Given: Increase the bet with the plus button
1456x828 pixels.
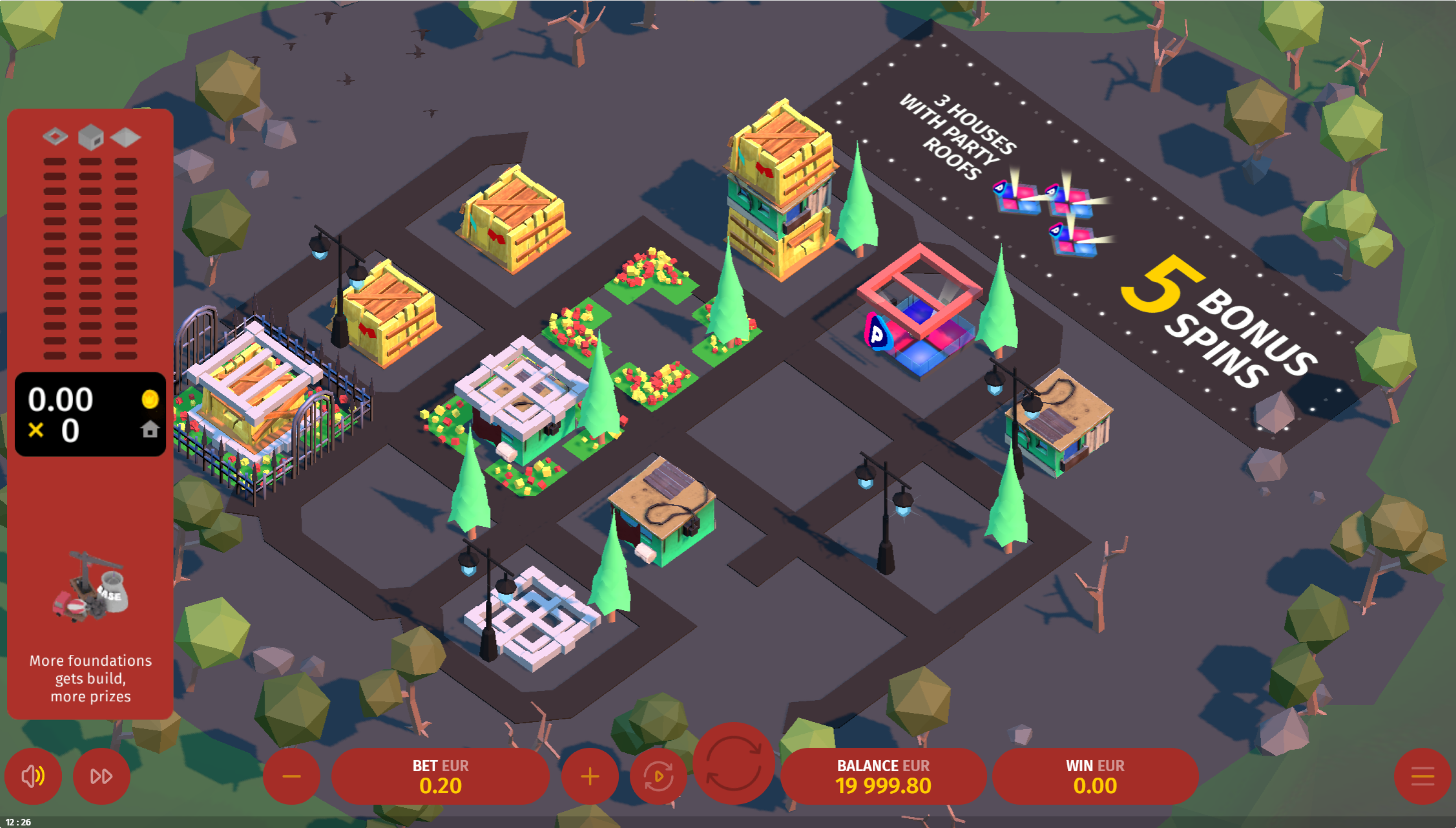Looking at the screenshot, I should [x=590, y=776].
